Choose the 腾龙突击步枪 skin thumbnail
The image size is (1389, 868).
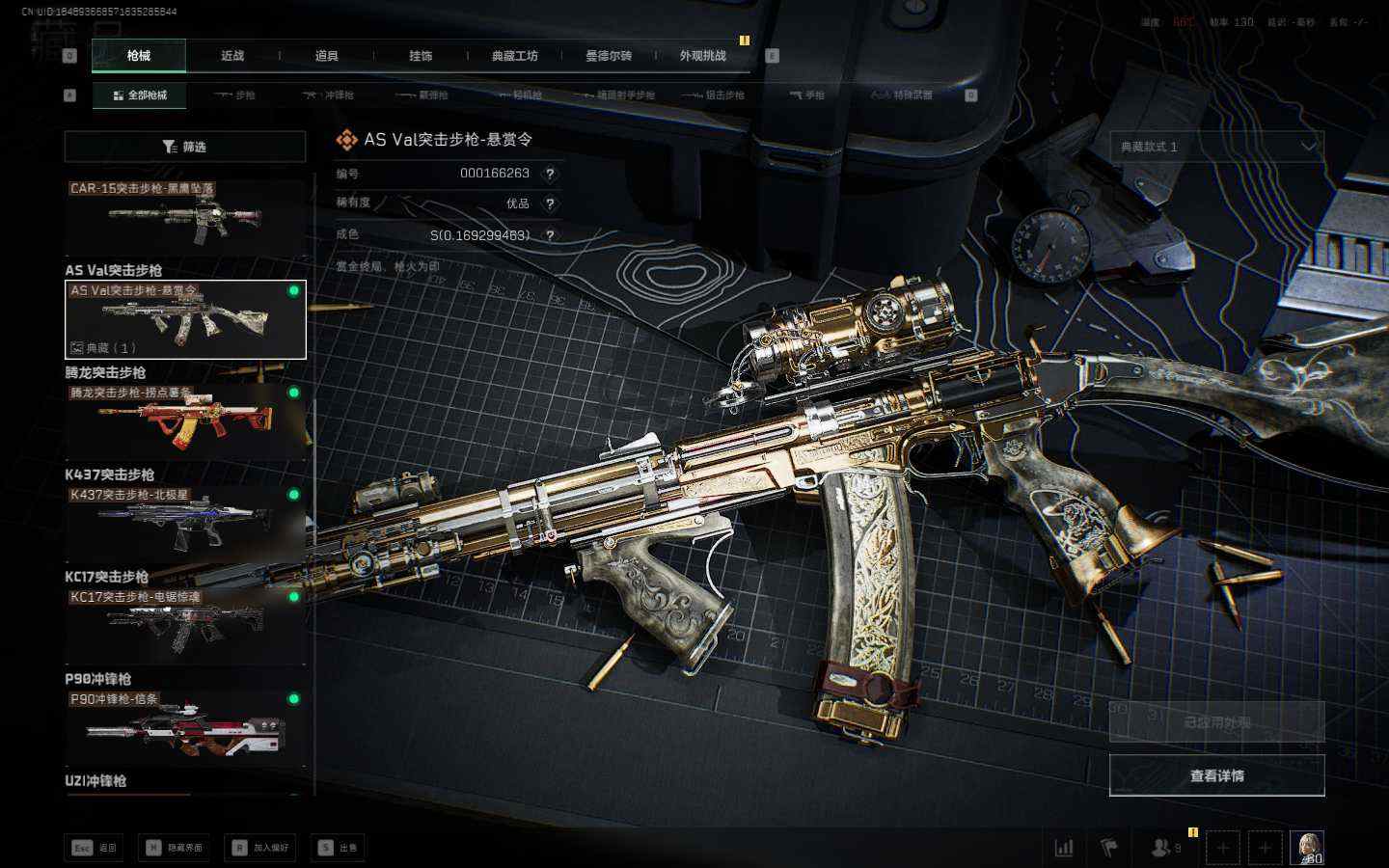coord(185,421)
